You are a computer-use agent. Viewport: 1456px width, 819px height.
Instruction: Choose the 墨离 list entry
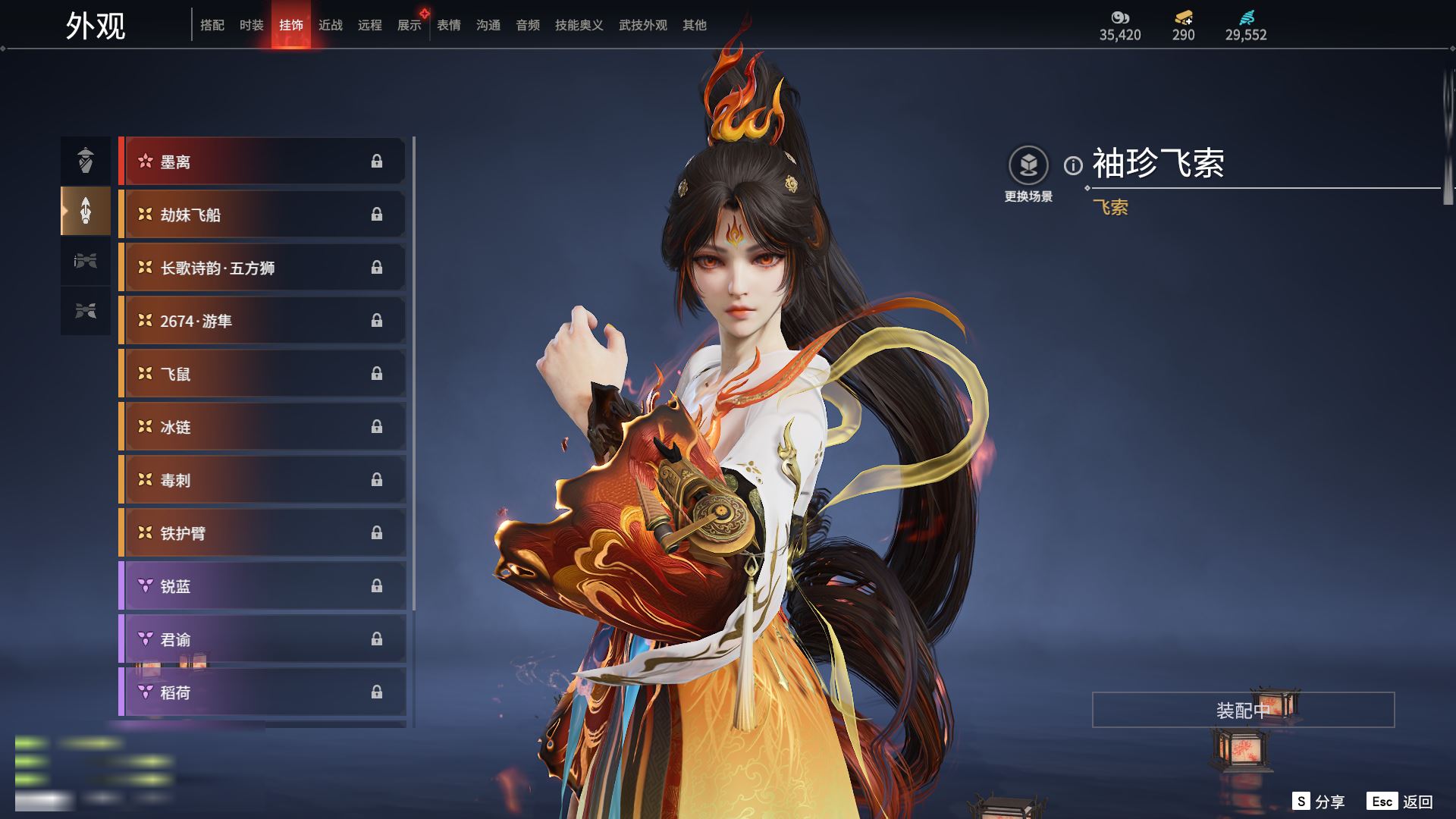pos(262,162)
